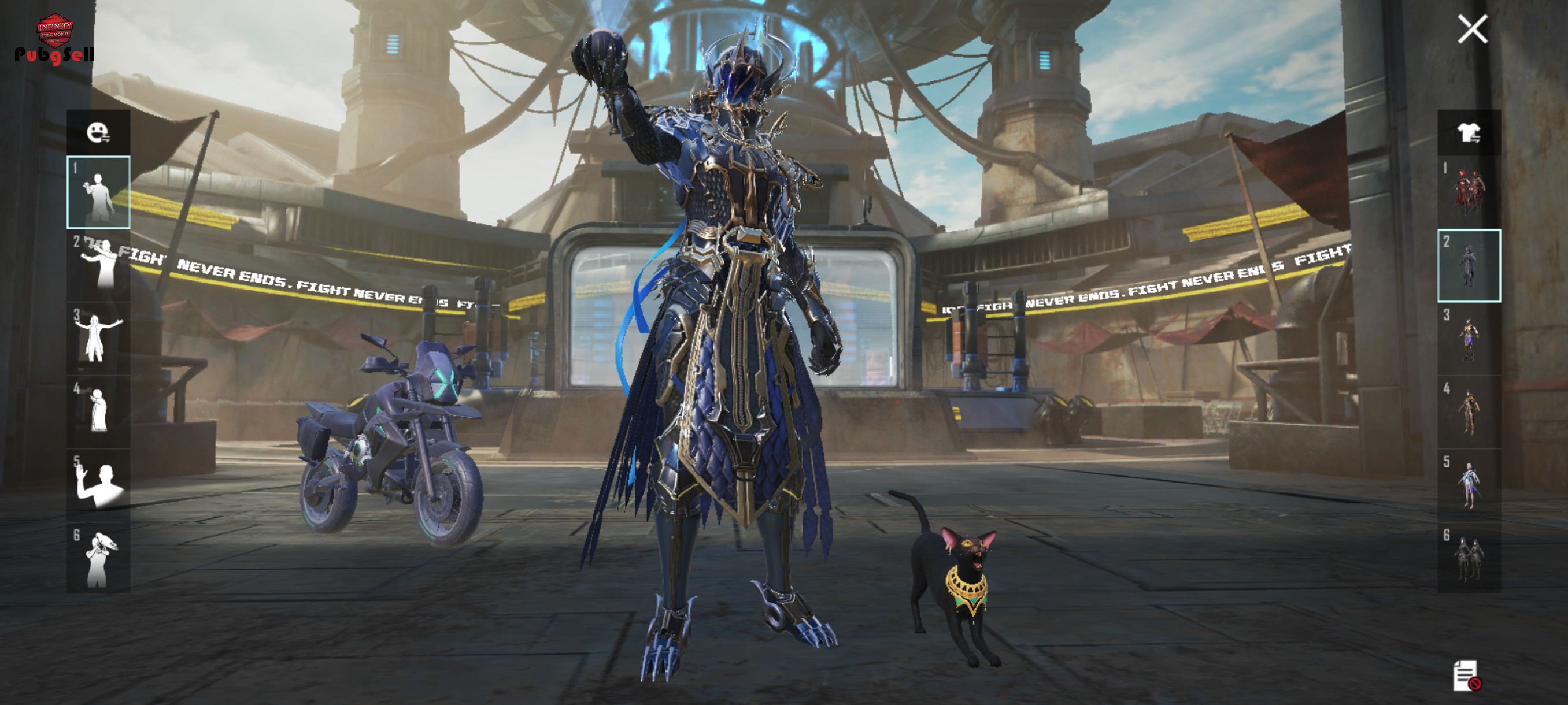This screenshot has width=1568, height=705.
Task: Select emote slot 1
Action: [98, 192]
